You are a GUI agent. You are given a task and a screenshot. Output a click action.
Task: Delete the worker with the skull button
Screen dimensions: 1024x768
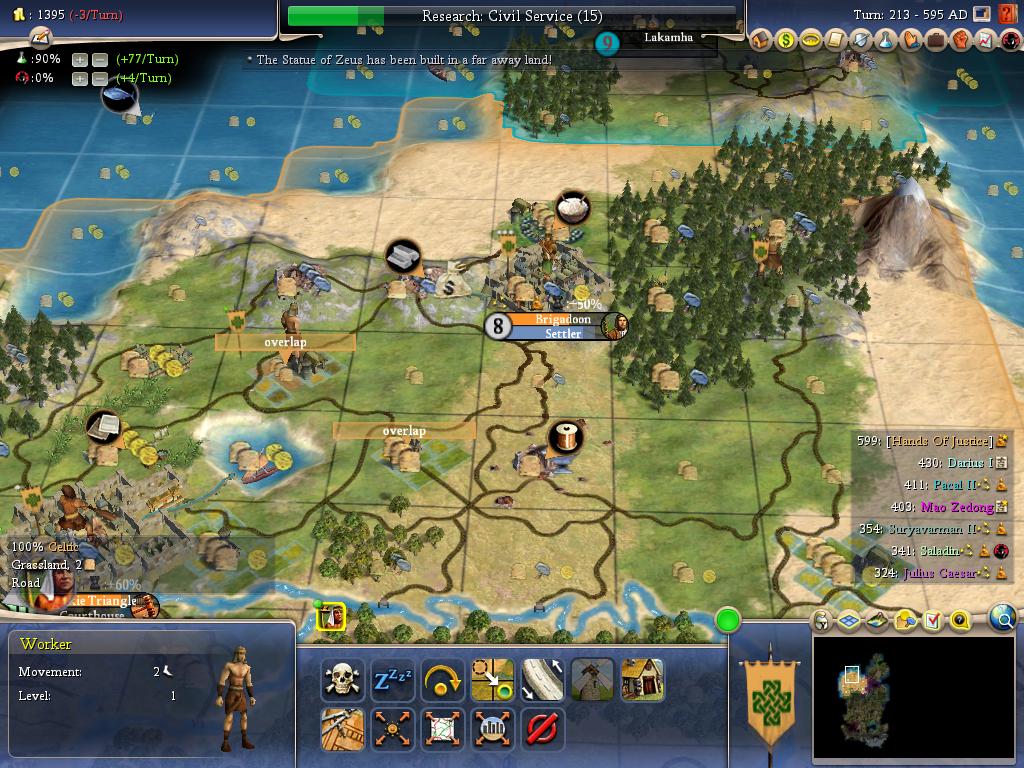343,681
